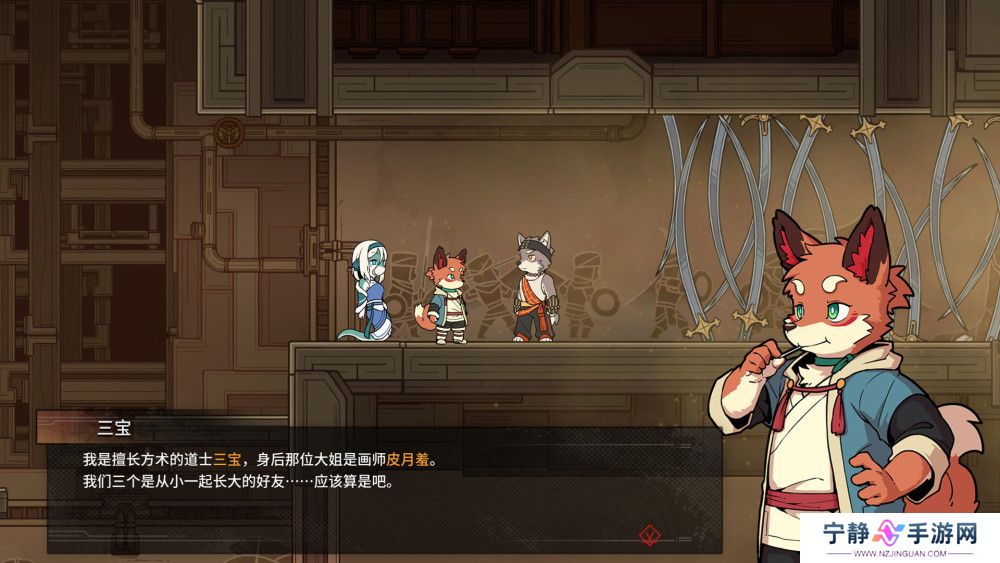Click the red diamond continue arrow

[649, 534]
